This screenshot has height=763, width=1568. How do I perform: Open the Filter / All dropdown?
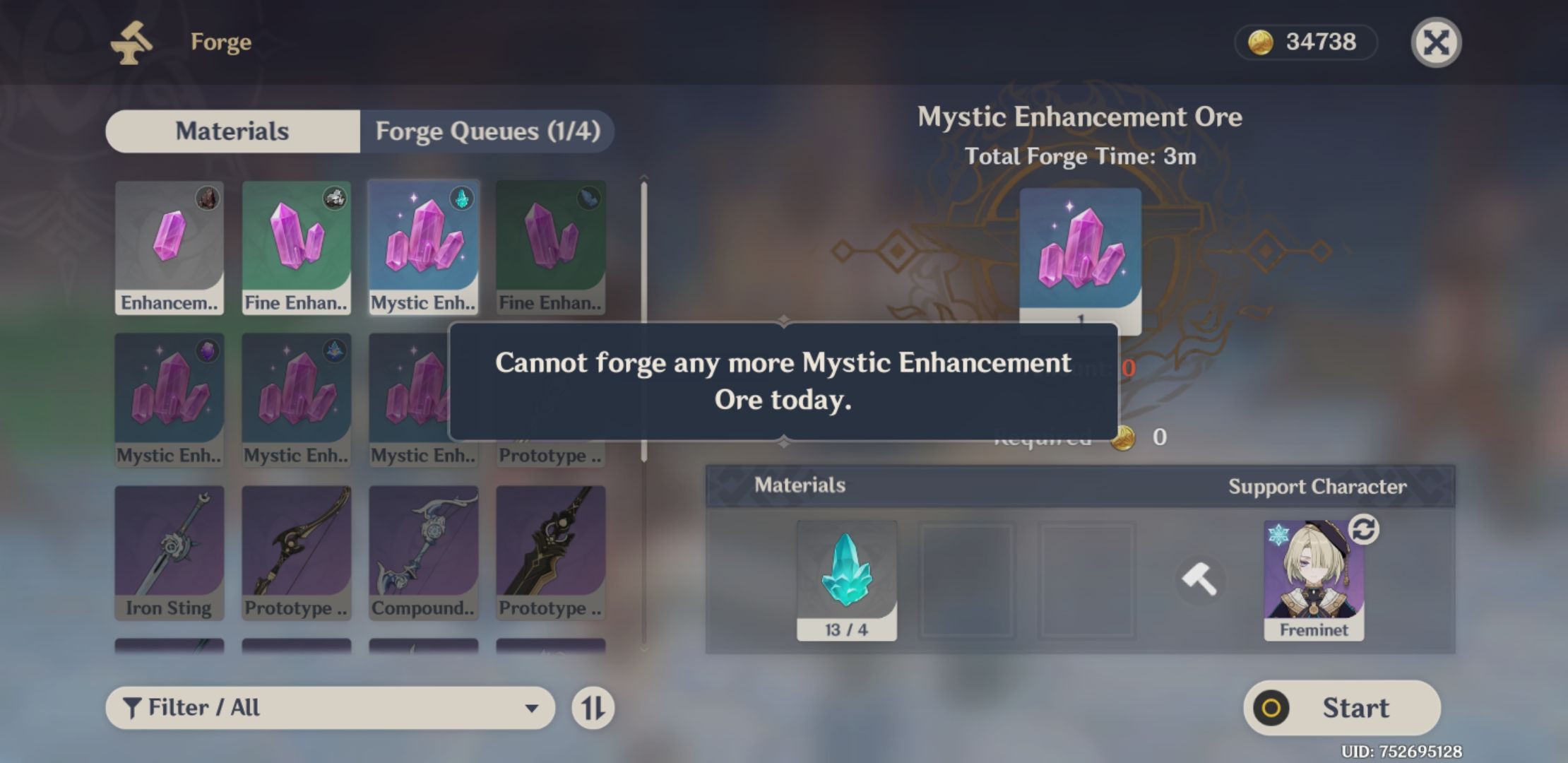(x=328, y=706)
